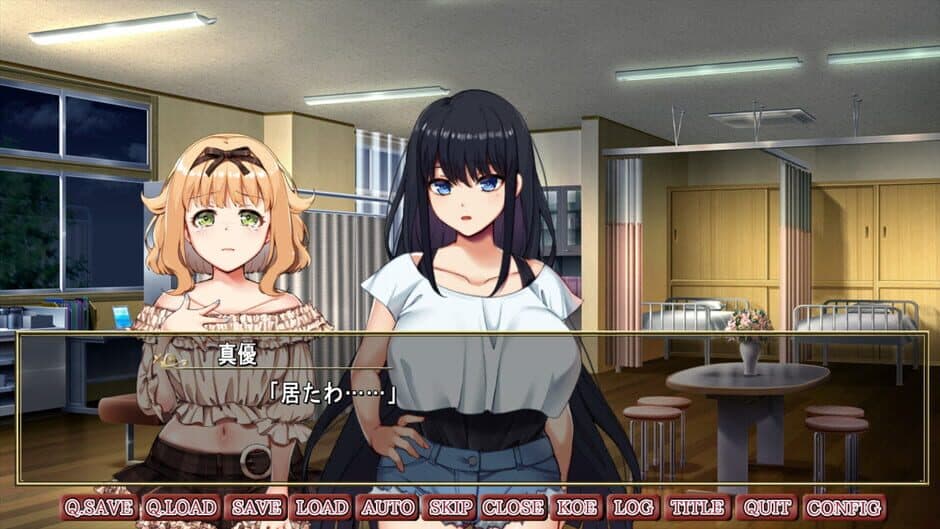Viewport: 940px width, 529px height.
Task: Open the SAVE menu
Action: point(256,507)
